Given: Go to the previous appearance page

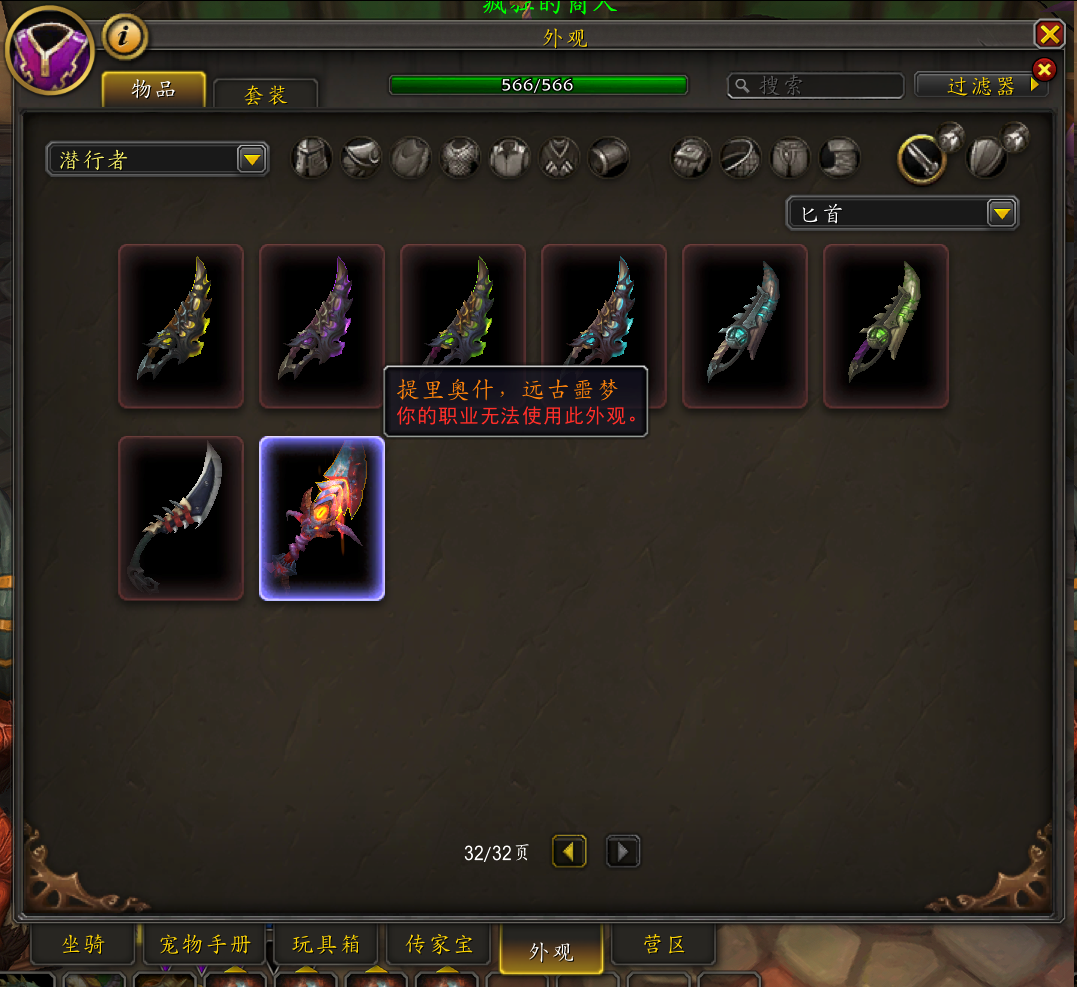Looking at the screenshot, I should (569, 852).
